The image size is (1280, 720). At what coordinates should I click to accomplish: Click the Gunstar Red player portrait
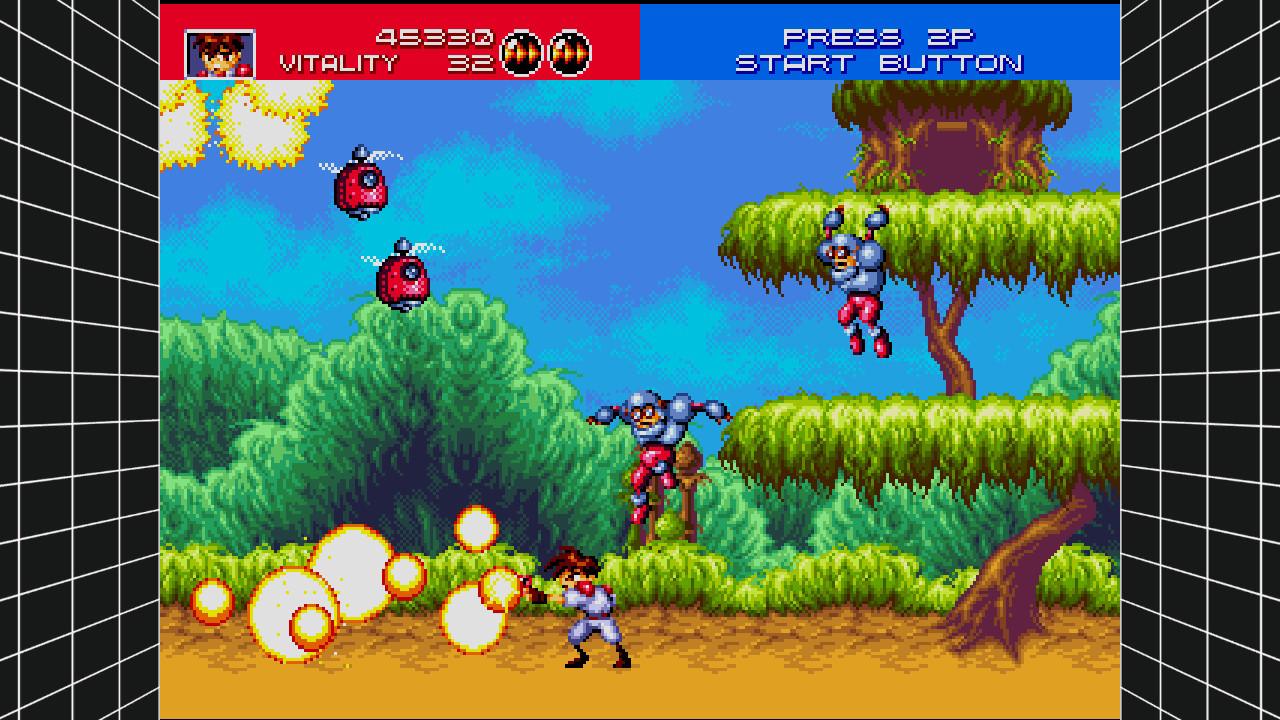click(220, 54)
